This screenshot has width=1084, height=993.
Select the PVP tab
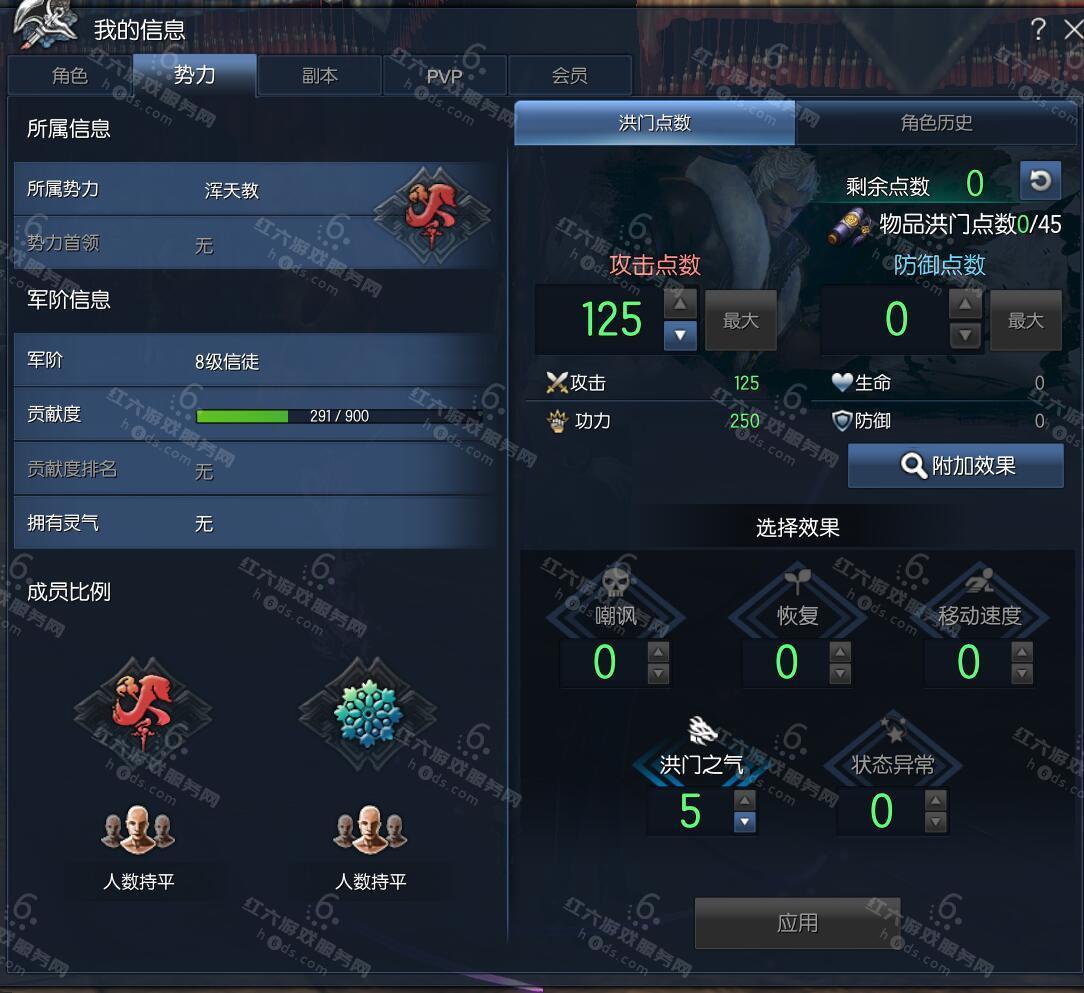[x=444, y=76]
